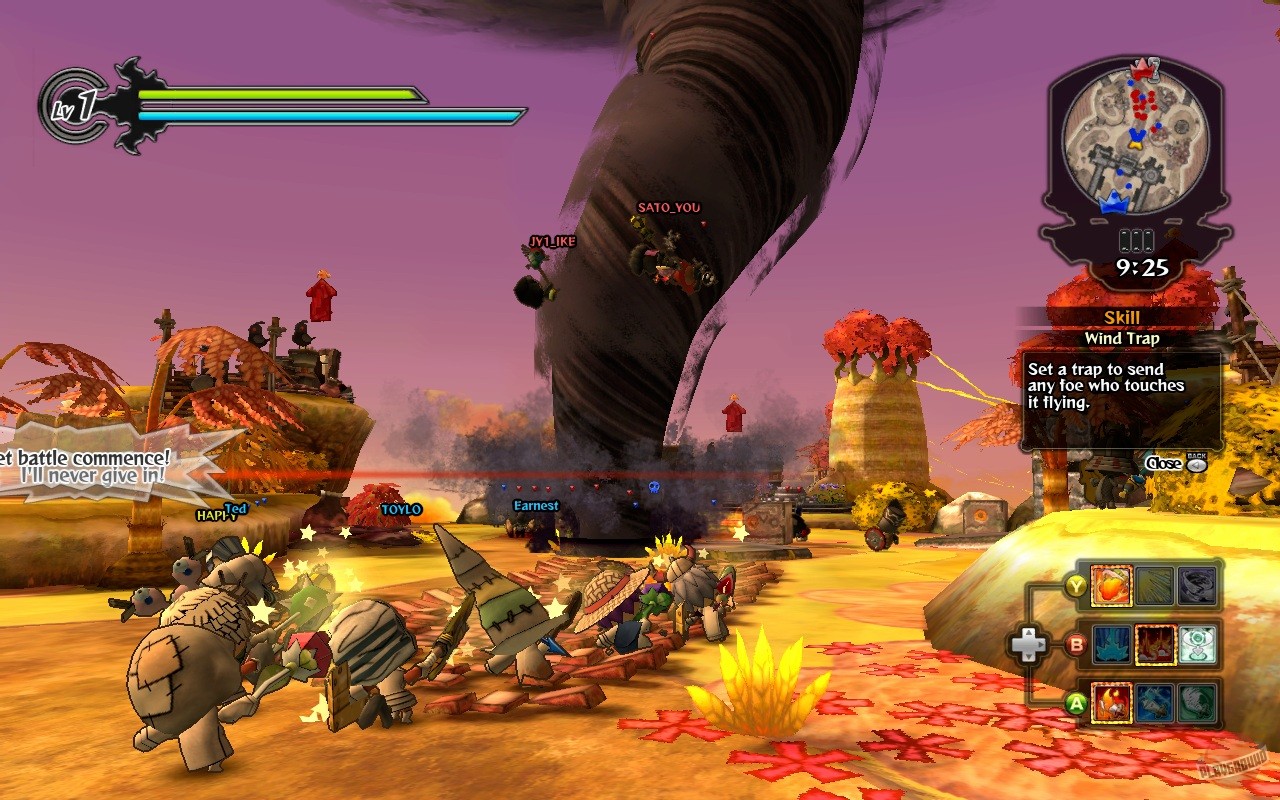Select the light-ray skill in the Y row
The width and height of the screenshot is (1280, 800).
[1153, 586]
